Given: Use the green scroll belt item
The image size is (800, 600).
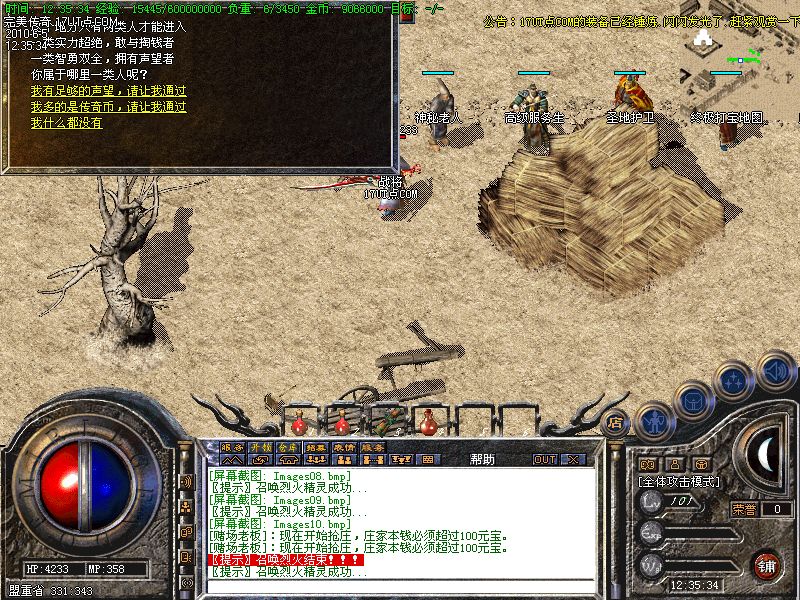Looking at the screenshot, I should (x=385, y=420).
